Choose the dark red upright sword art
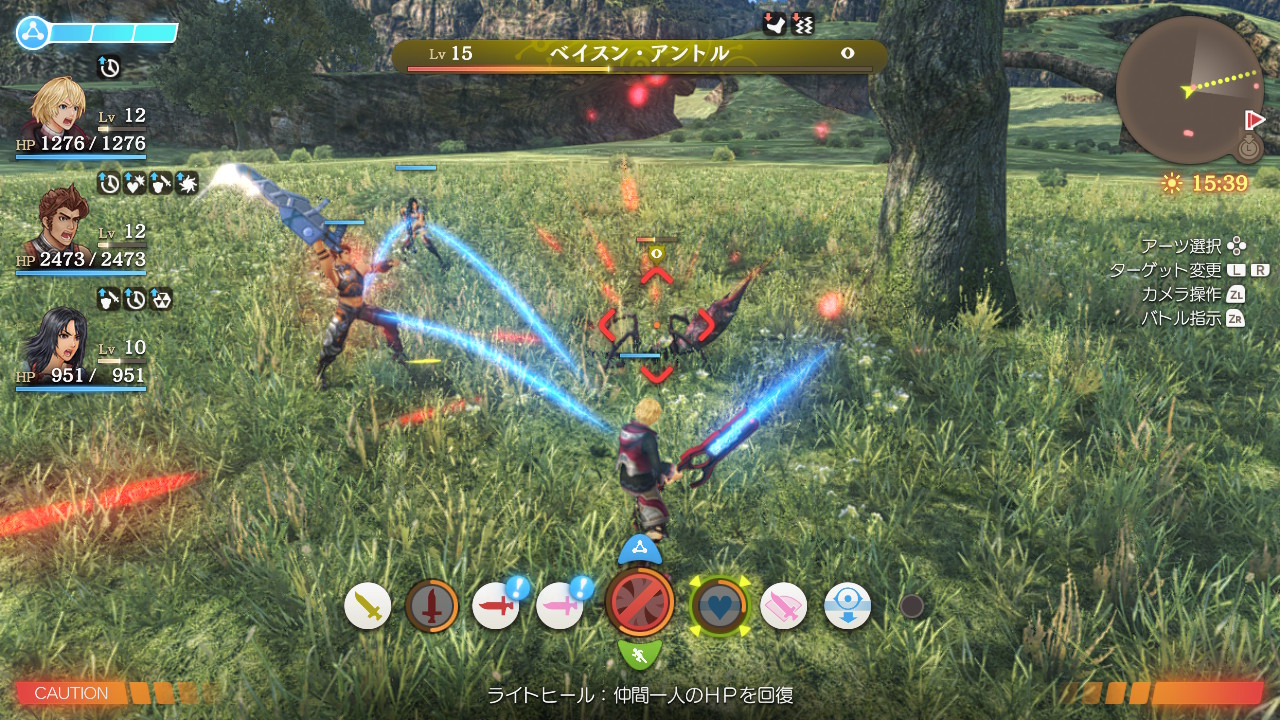 432,606
